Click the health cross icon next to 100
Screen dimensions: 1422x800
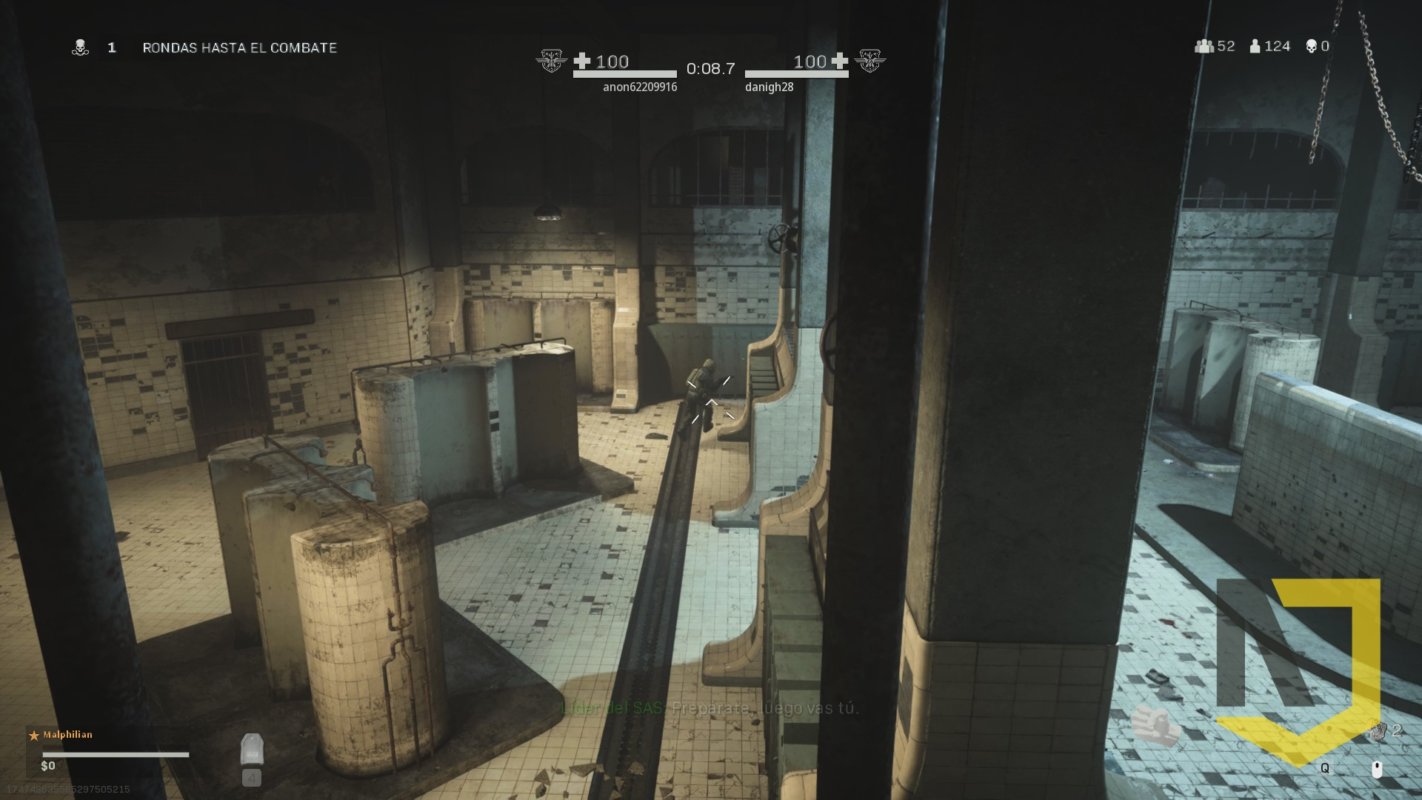[581, 60]
